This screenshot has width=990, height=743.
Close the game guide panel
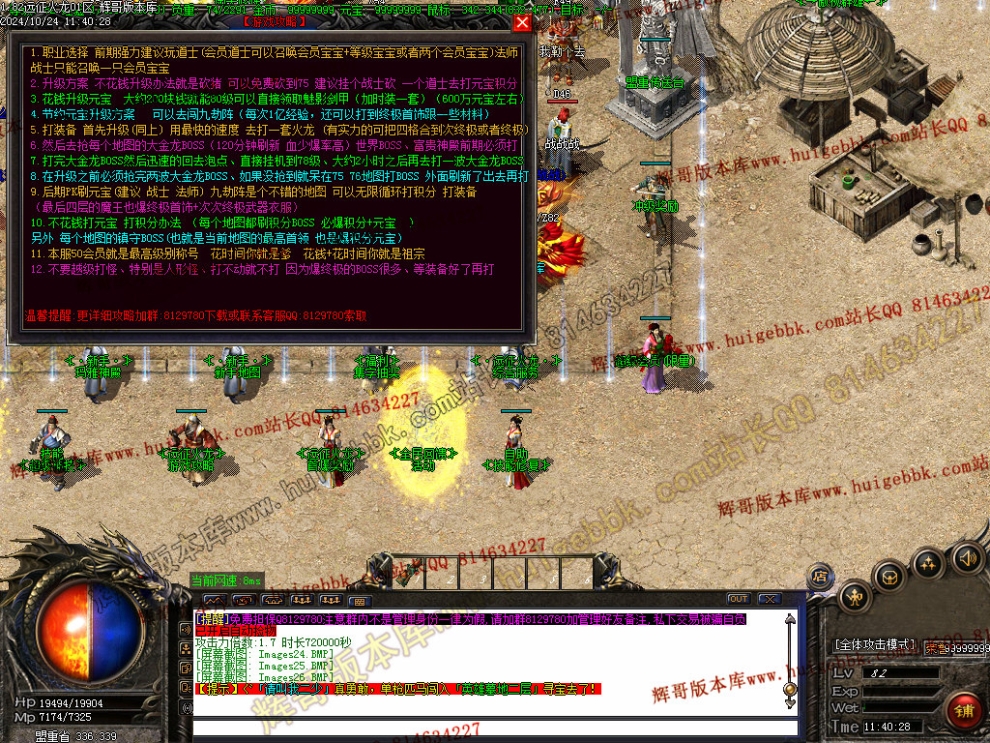(522, 22)
